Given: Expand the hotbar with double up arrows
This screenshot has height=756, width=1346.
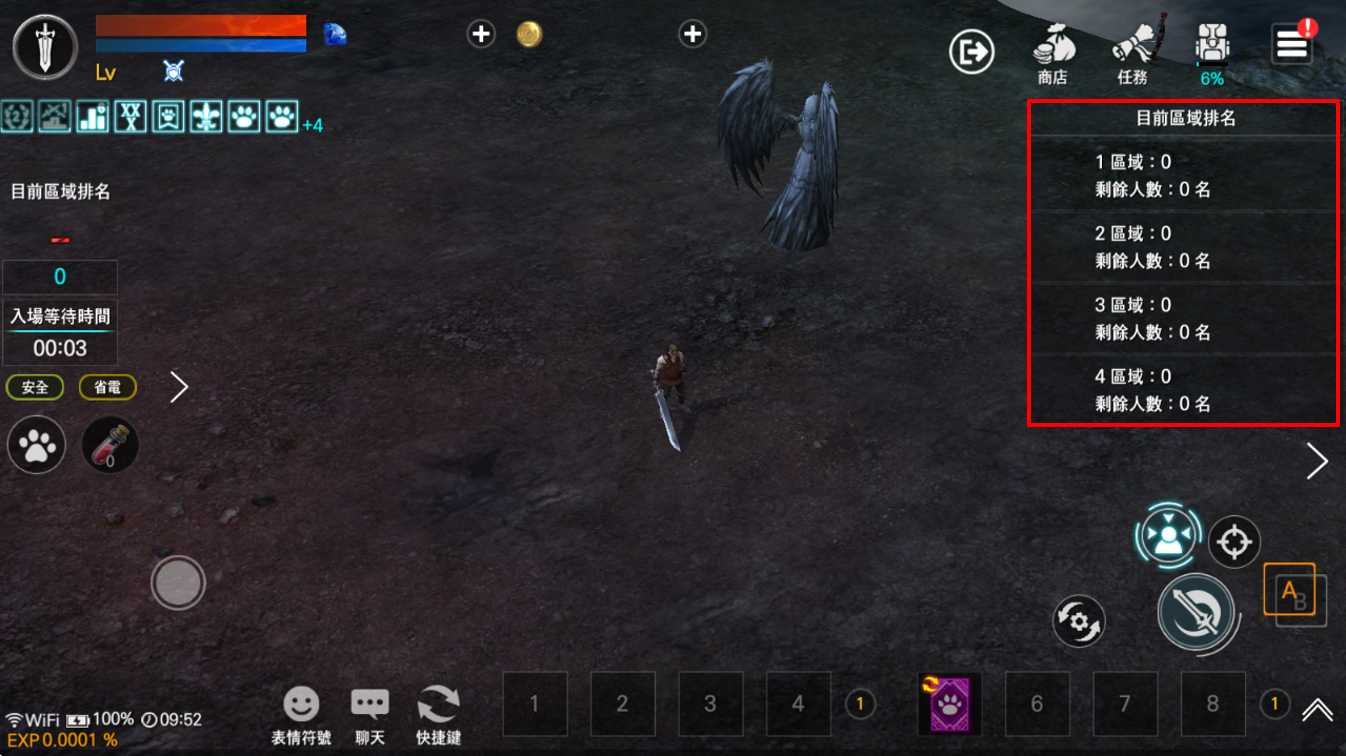Looking at the screenshot, I should coord(1317,709).
